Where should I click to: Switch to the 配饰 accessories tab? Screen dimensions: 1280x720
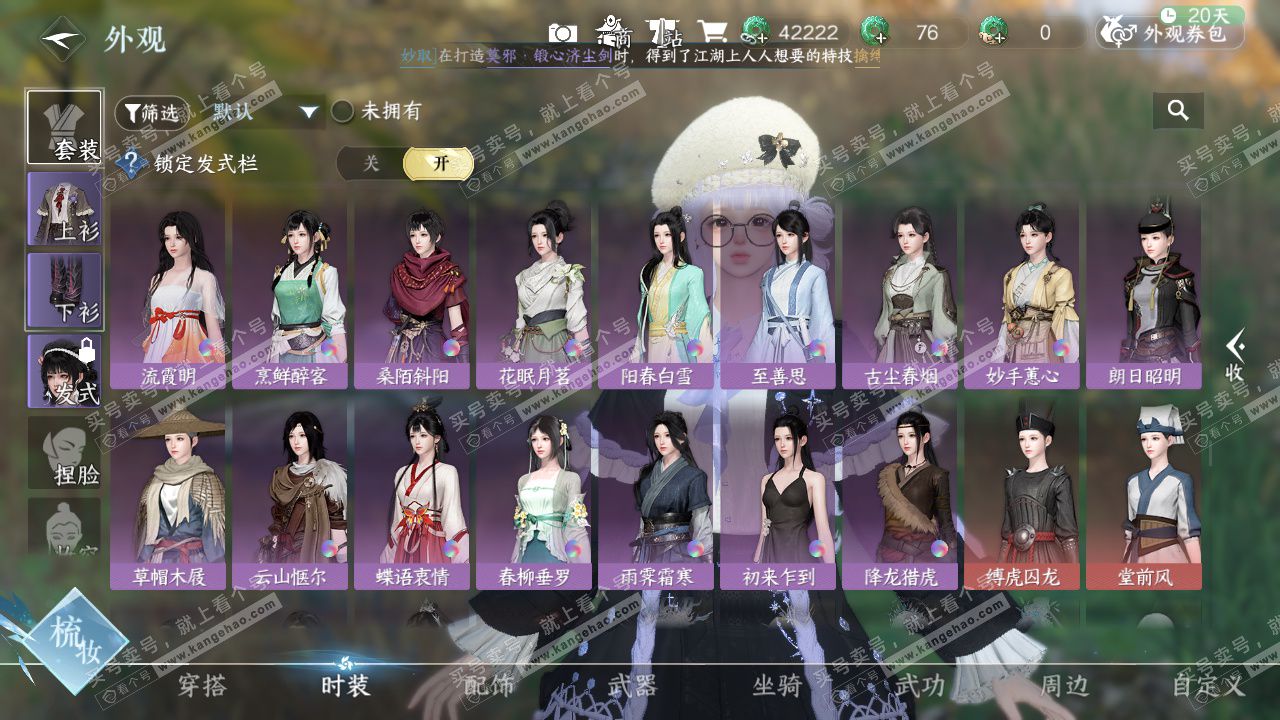coord(489,685)
